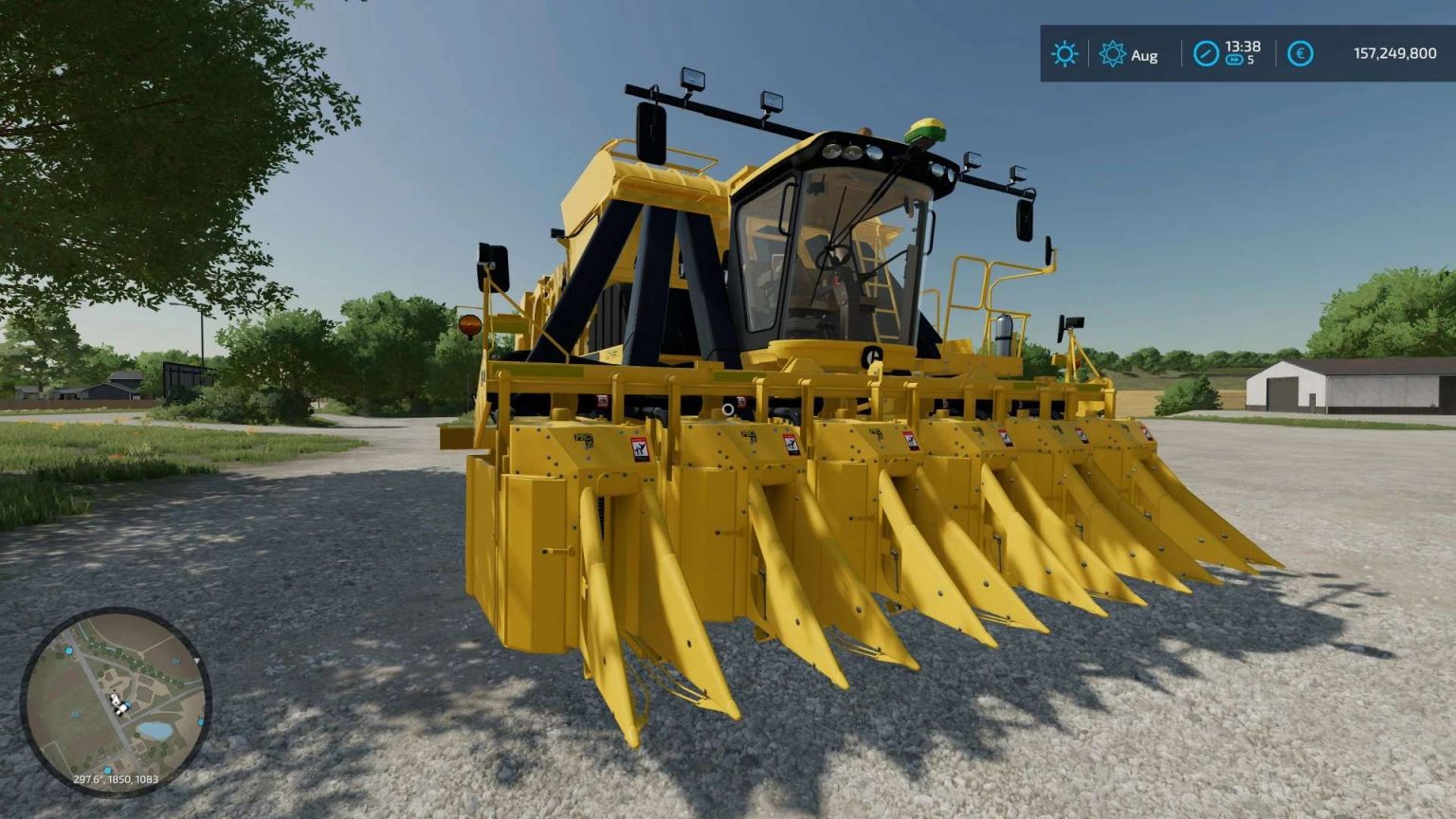Select the player vehicle marker on the minimap
Image resolution: width=1456 pixels, height=819 pixels.
pos(118,702)
